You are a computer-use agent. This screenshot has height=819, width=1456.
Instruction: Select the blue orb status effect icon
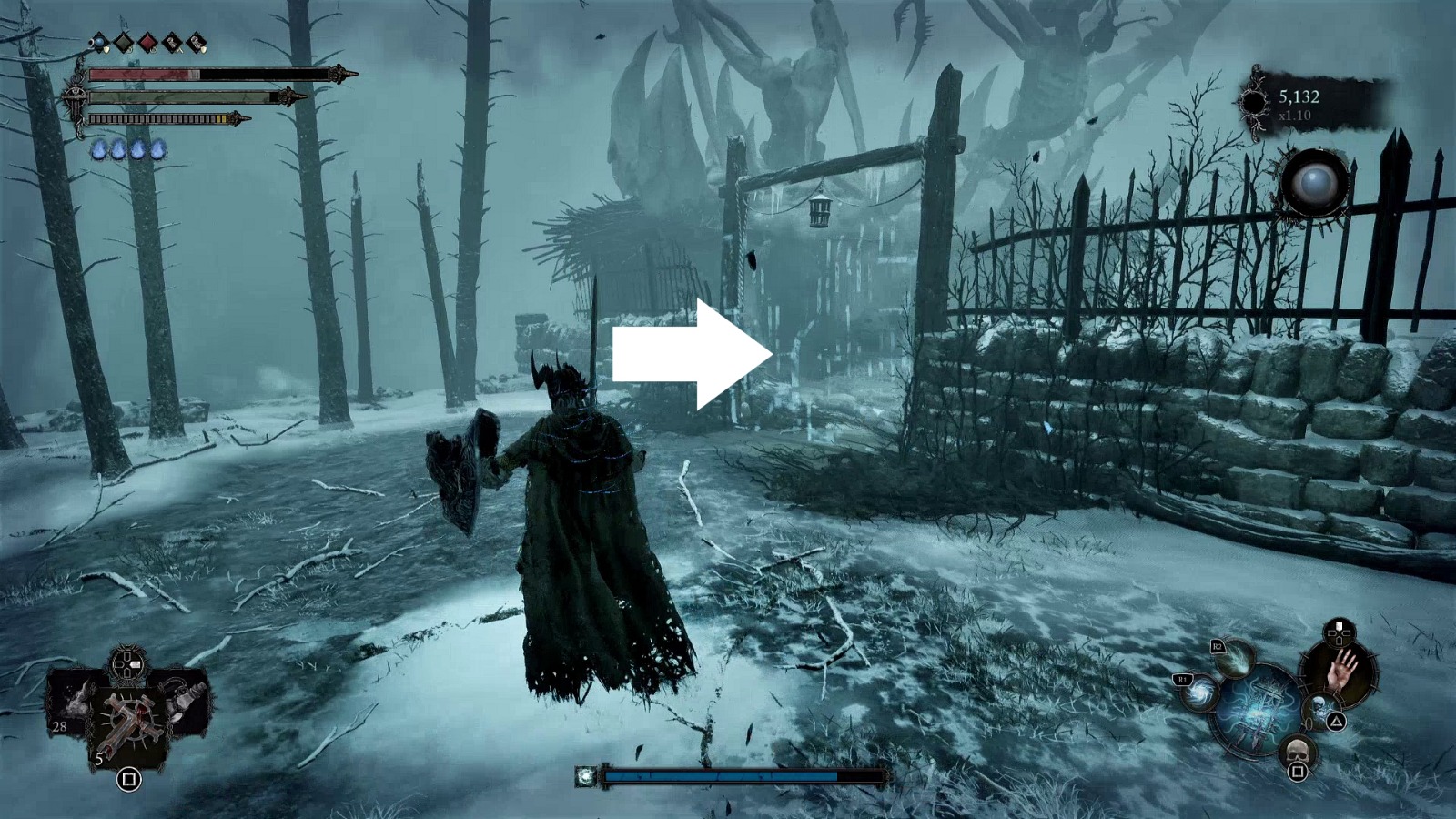tap(98, 41)
